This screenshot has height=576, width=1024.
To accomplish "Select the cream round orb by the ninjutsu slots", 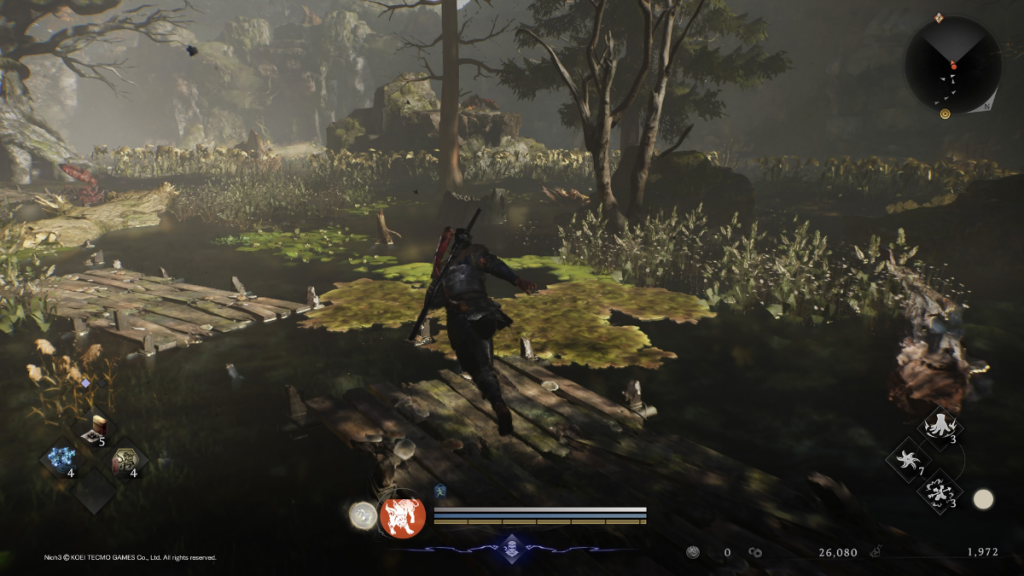I will (983, 499).
